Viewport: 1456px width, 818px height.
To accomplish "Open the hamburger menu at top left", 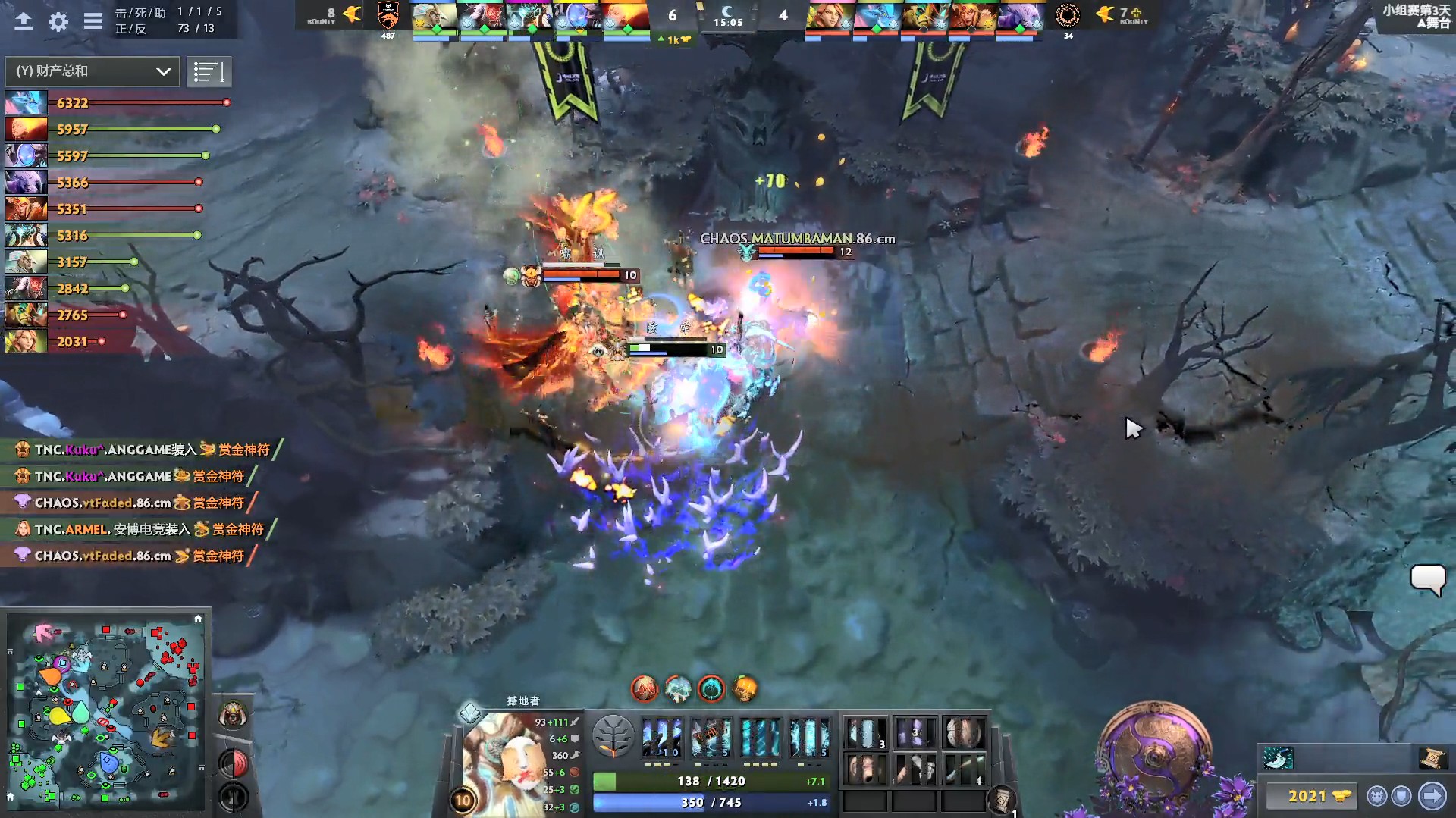I will tap(93, 22).
